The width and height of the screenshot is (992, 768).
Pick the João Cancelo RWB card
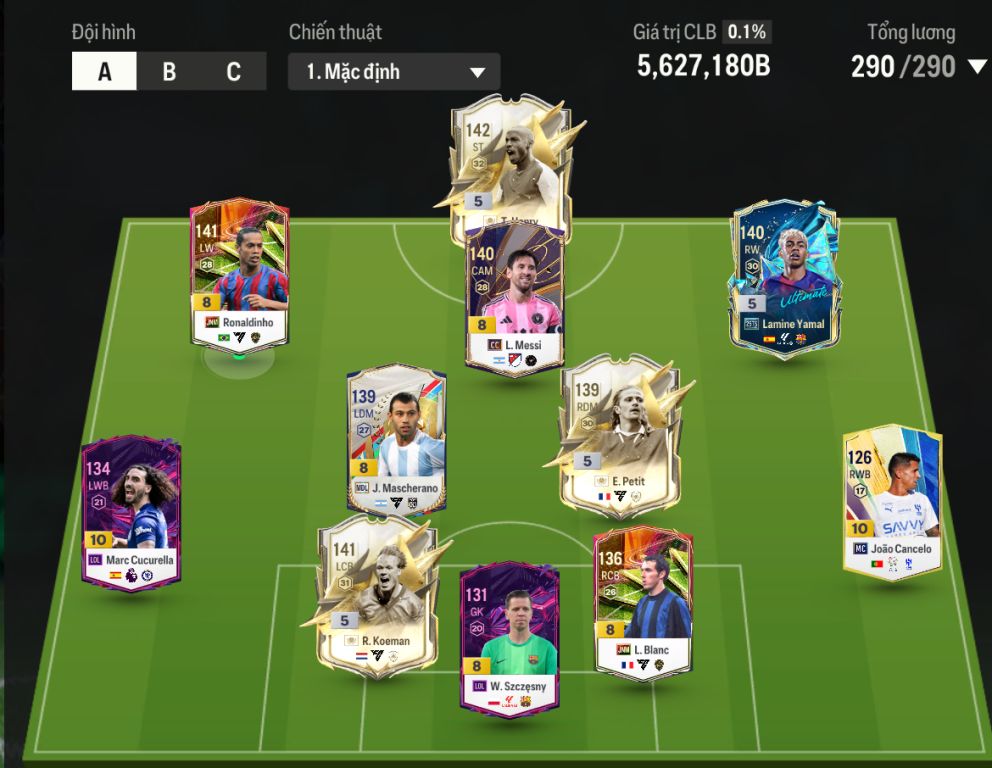click(x=891, y=500)
